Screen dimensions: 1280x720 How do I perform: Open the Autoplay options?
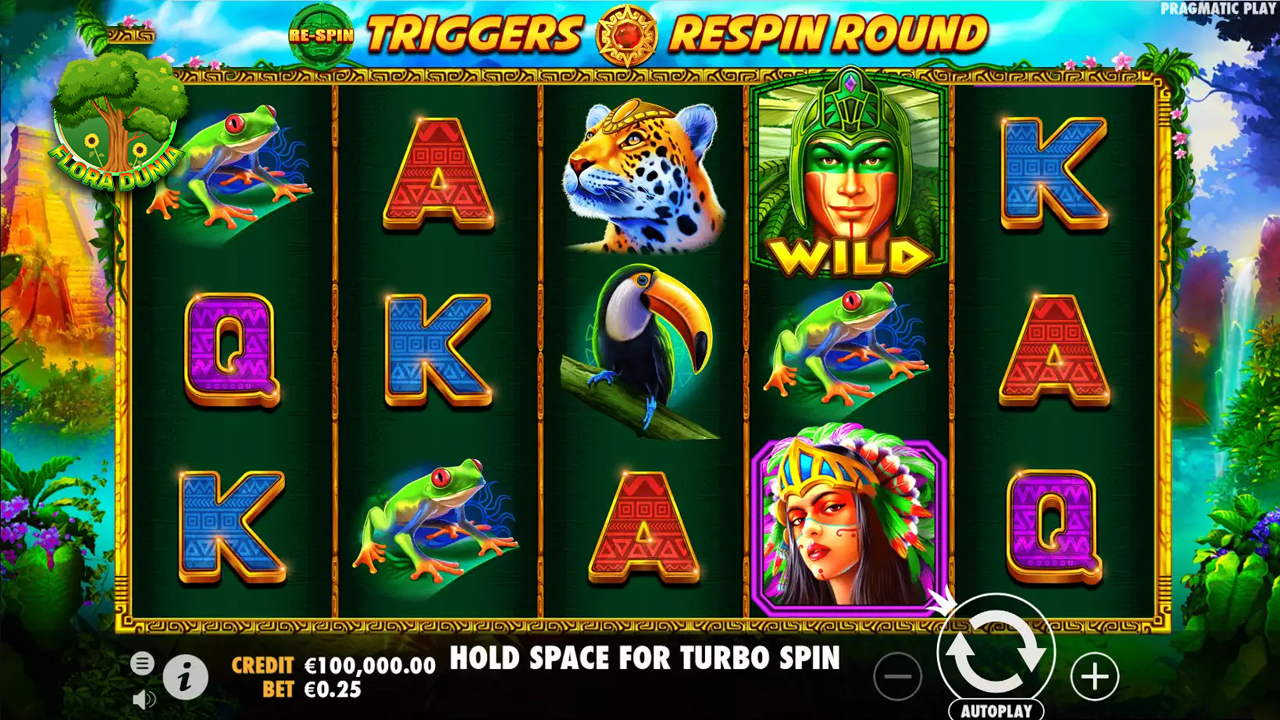click(995, 711)
